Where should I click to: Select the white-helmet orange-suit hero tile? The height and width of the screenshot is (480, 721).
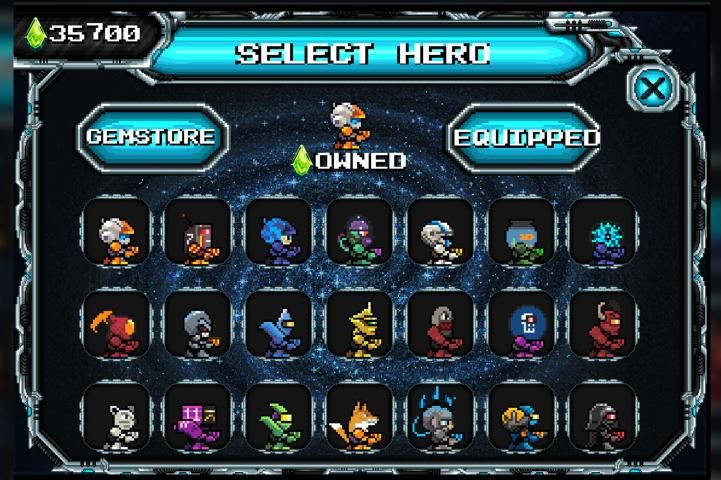click(117, 234)
